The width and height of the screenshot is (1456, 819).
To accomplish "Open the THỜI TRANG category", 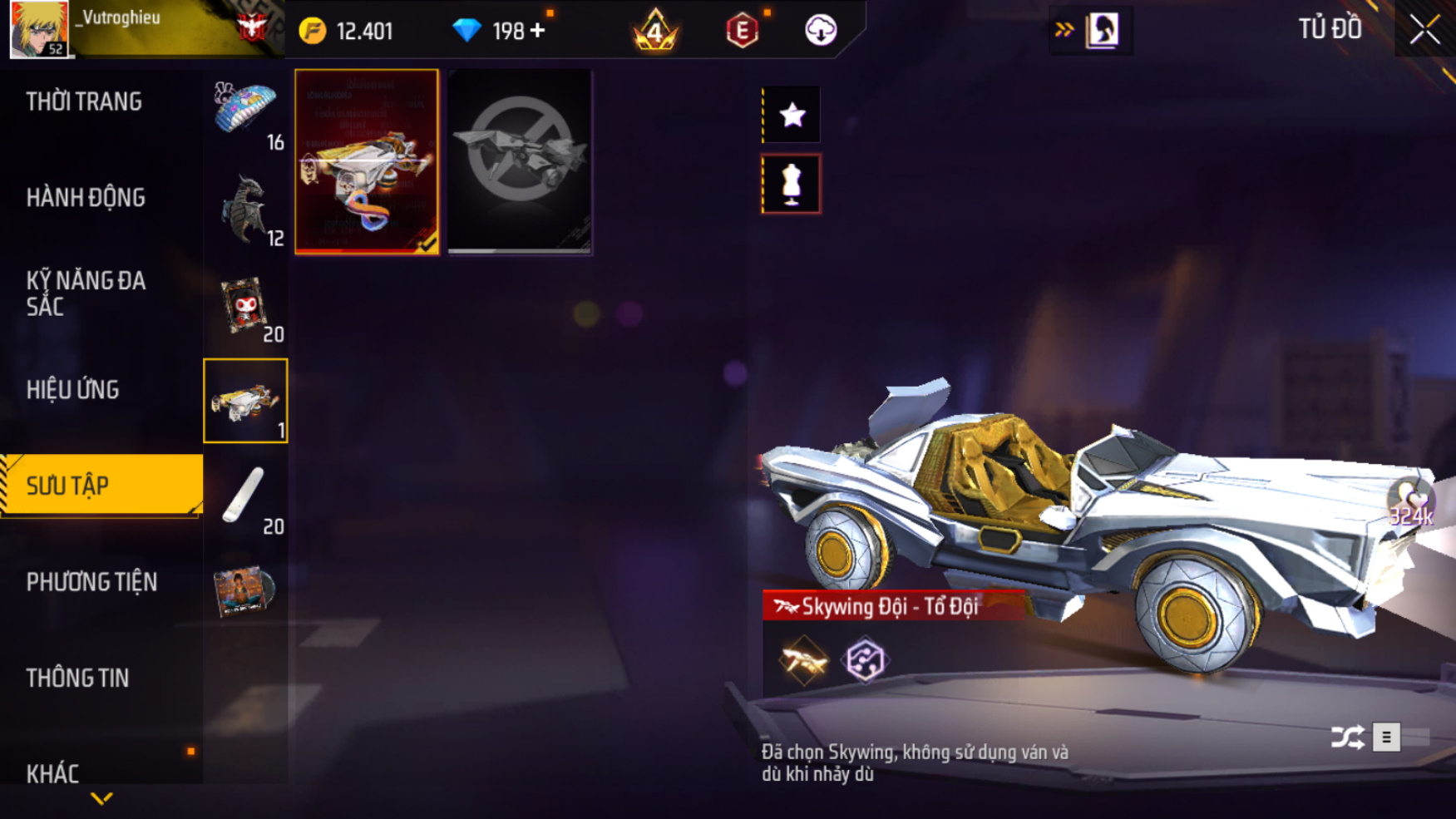I will click(84, 101).
